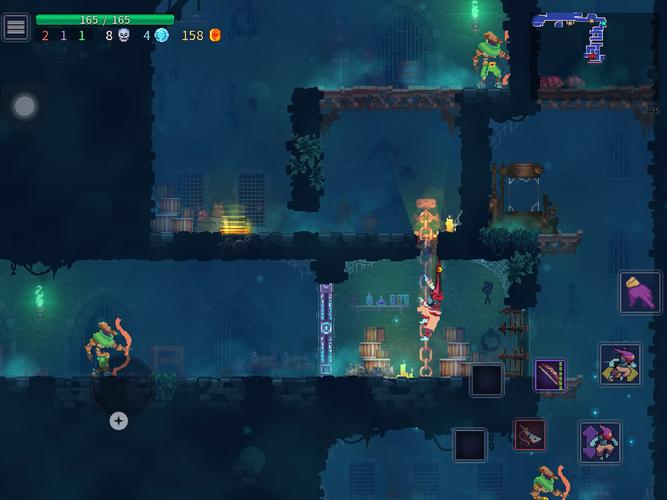This screenshot has height=500, width=667.
Task: Fire the bow weapon slot
Action: (x=550, y=376)
